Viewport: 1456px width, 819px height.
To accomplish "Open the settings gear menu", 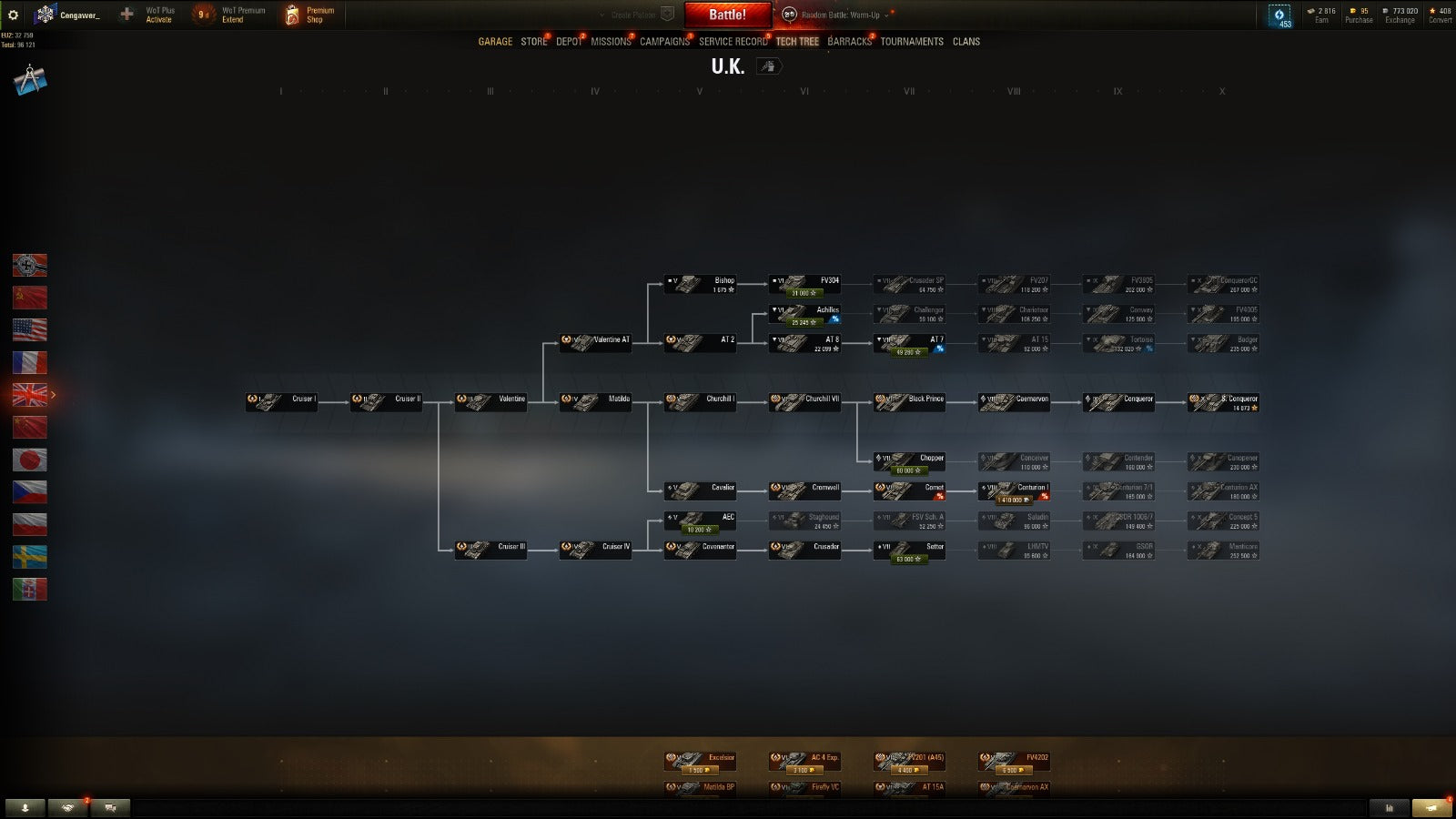I will point(13,15).
